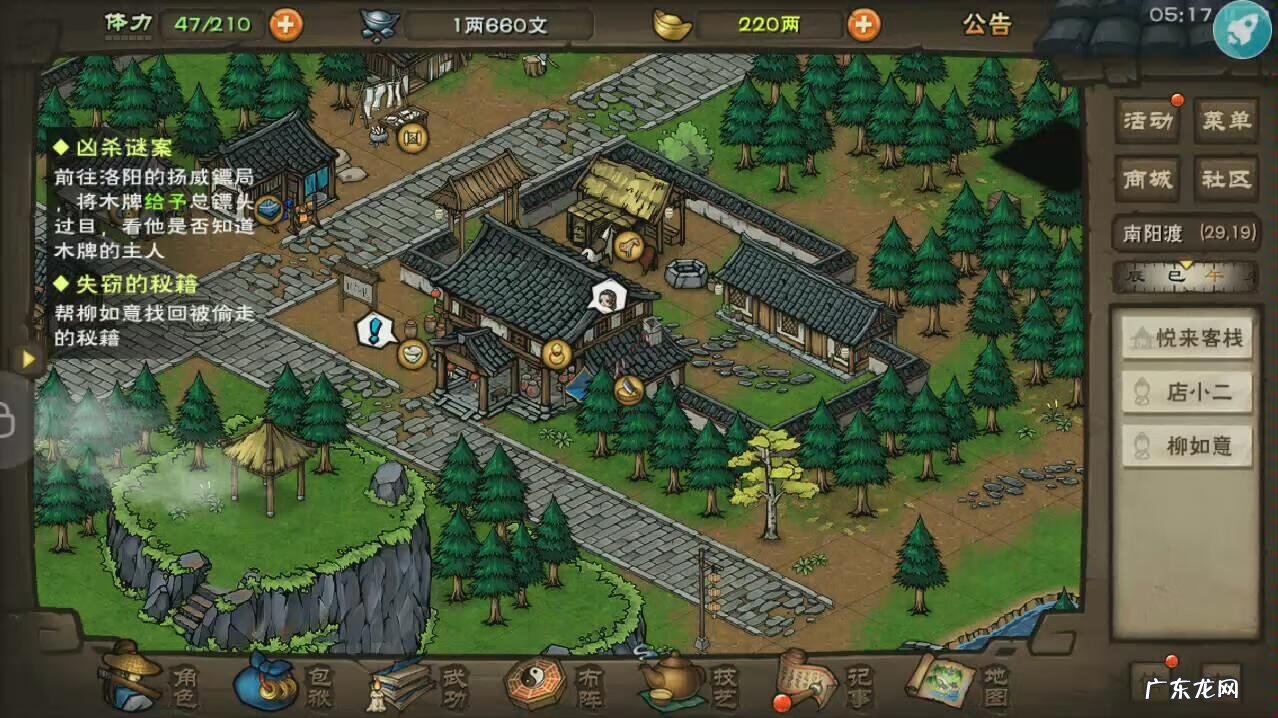Image resolution: width=1278 pixels, height=718 pixels.
Task: Add gold ingots with the 220两 plus button
Action: tap(864, 24)
